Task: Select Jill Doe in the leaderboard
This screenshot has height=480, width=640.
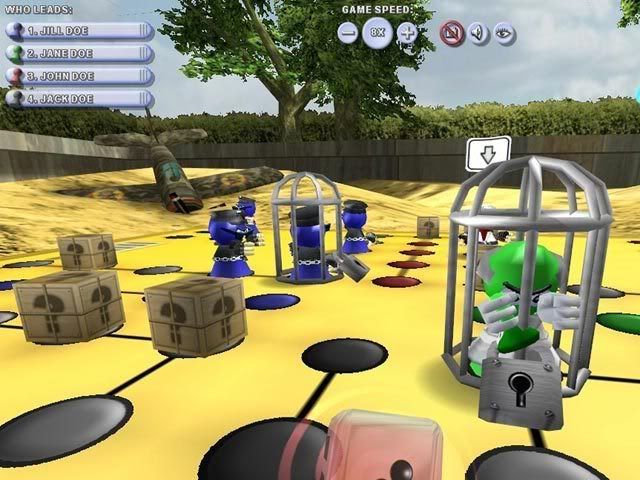Action: pos(78,29)
